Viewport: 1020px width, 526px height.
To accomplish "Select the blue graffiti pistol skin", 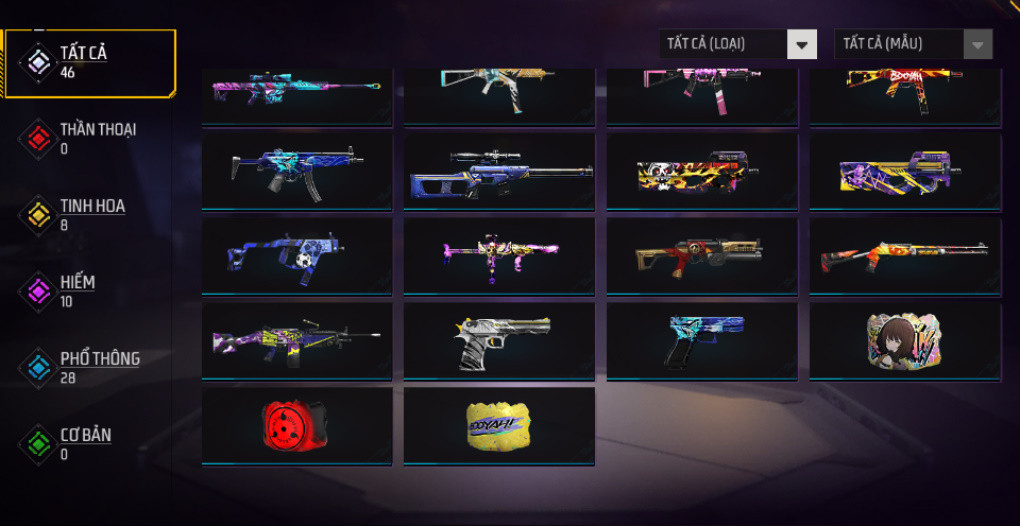I will point(701,341).
